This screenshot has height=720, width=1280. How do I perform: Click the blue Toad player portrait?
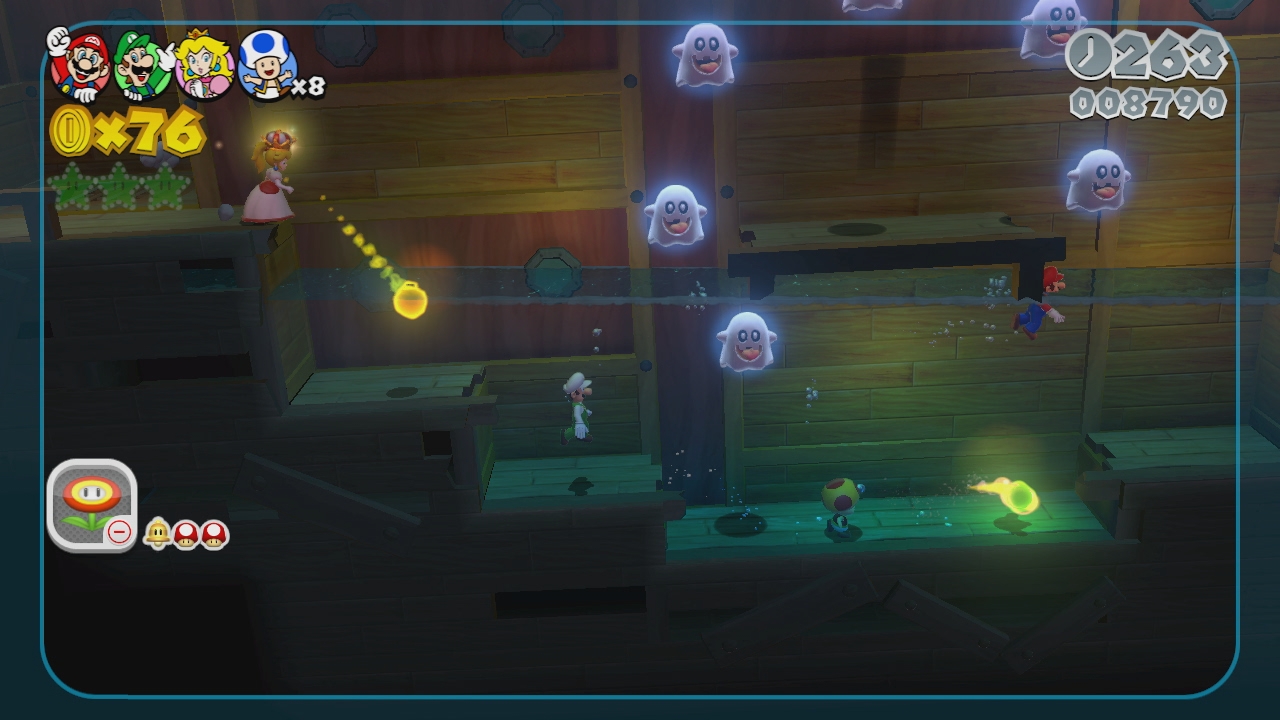pyautogui.click(x=266, y=65)
